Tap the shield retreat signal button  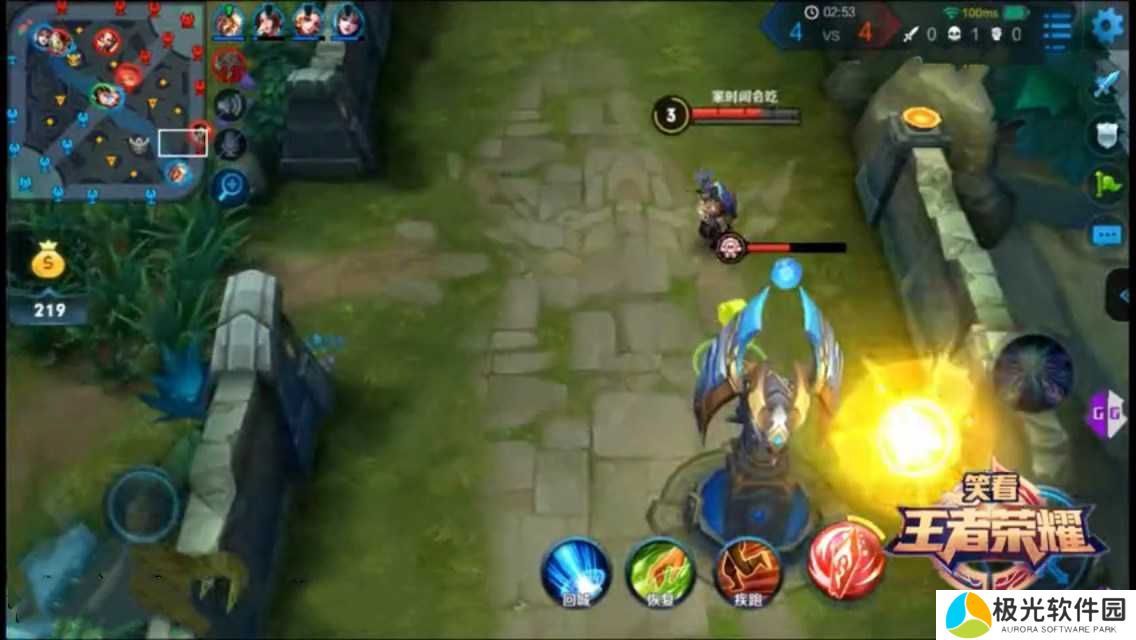(x=1105, y=135)
